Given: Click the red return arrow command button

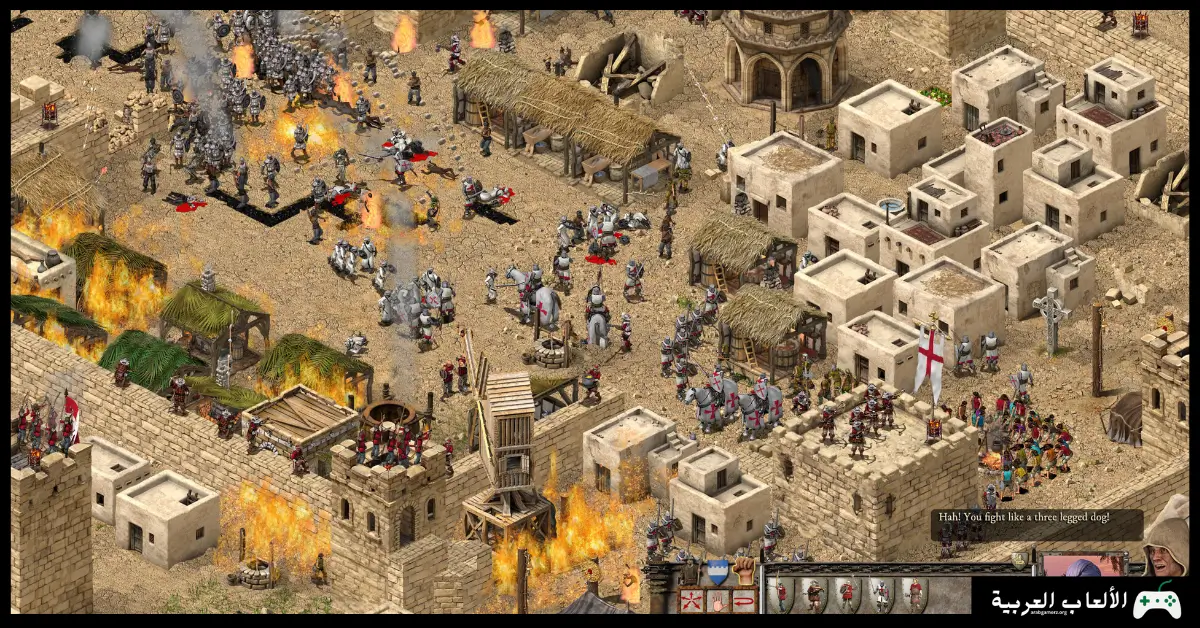Looking at the screenshot, I should (x=743, y=600).
